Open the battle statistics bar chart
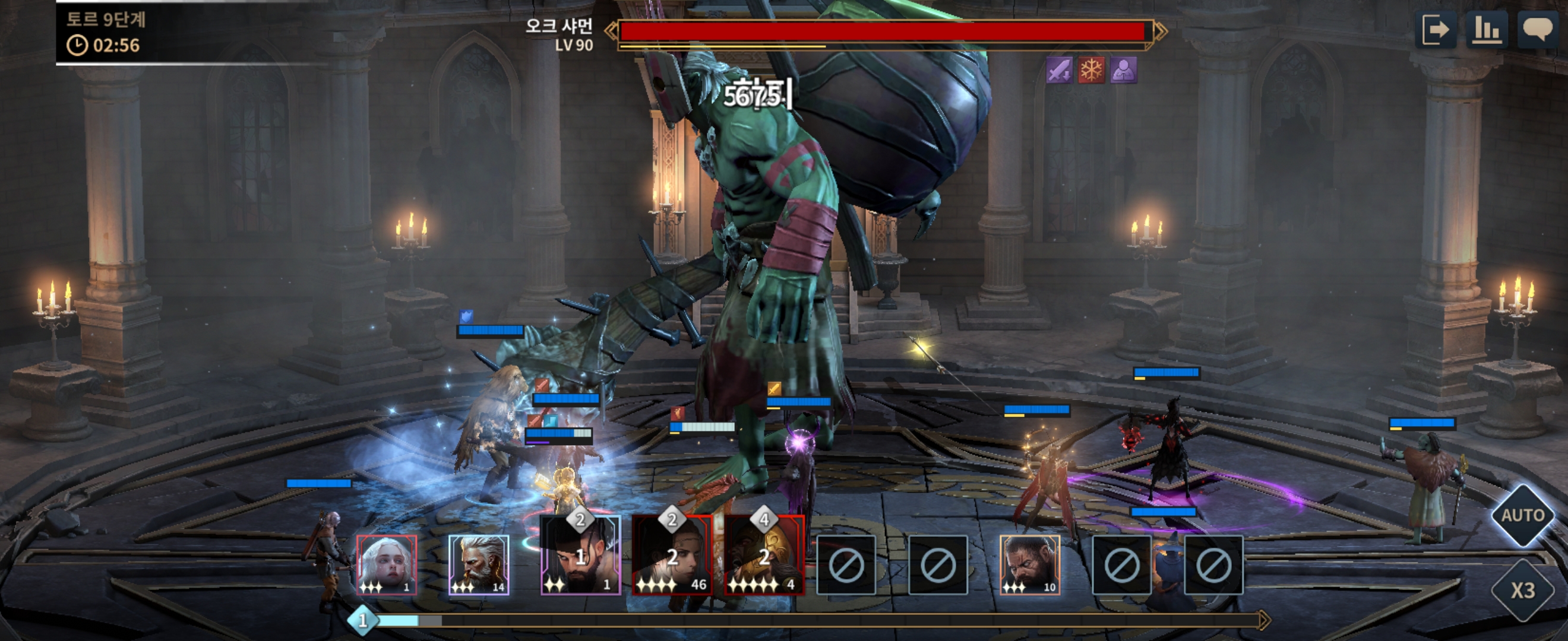The width and height of the screenshot is (1568, 641). click(1487, 30)
